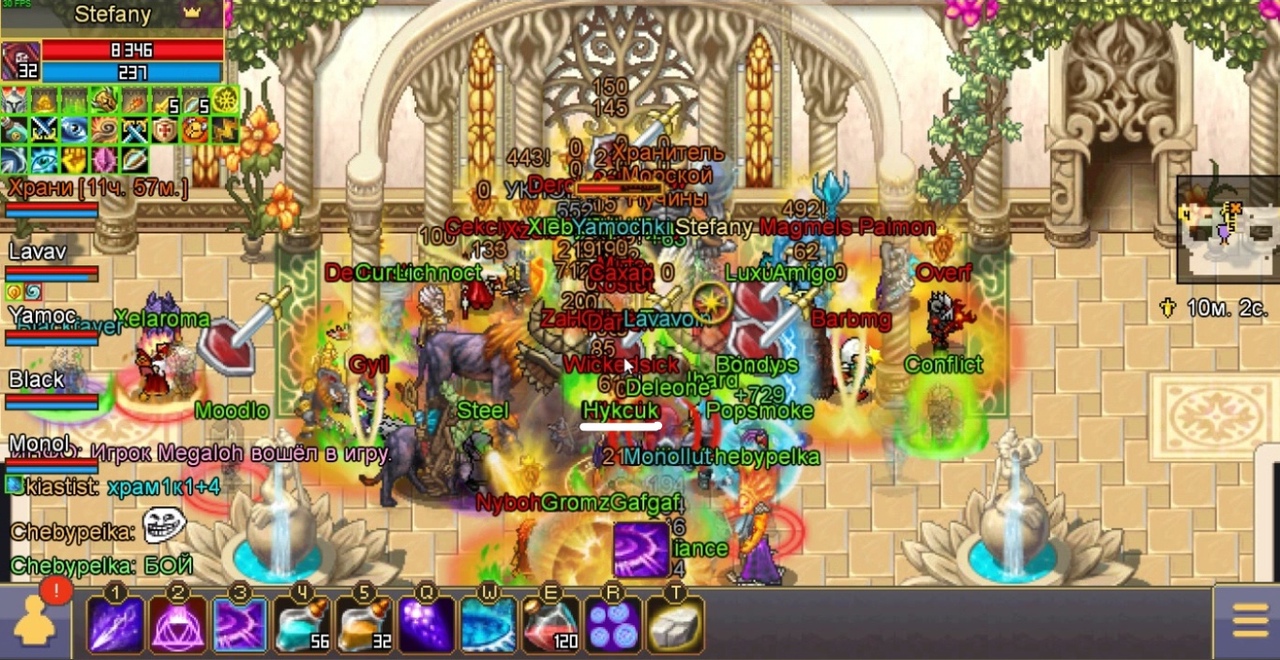Cast the pink triangle sigil skill
The height and width of the screenshot is (660, 1280).
pyautogui.click(x=178, y=625)
